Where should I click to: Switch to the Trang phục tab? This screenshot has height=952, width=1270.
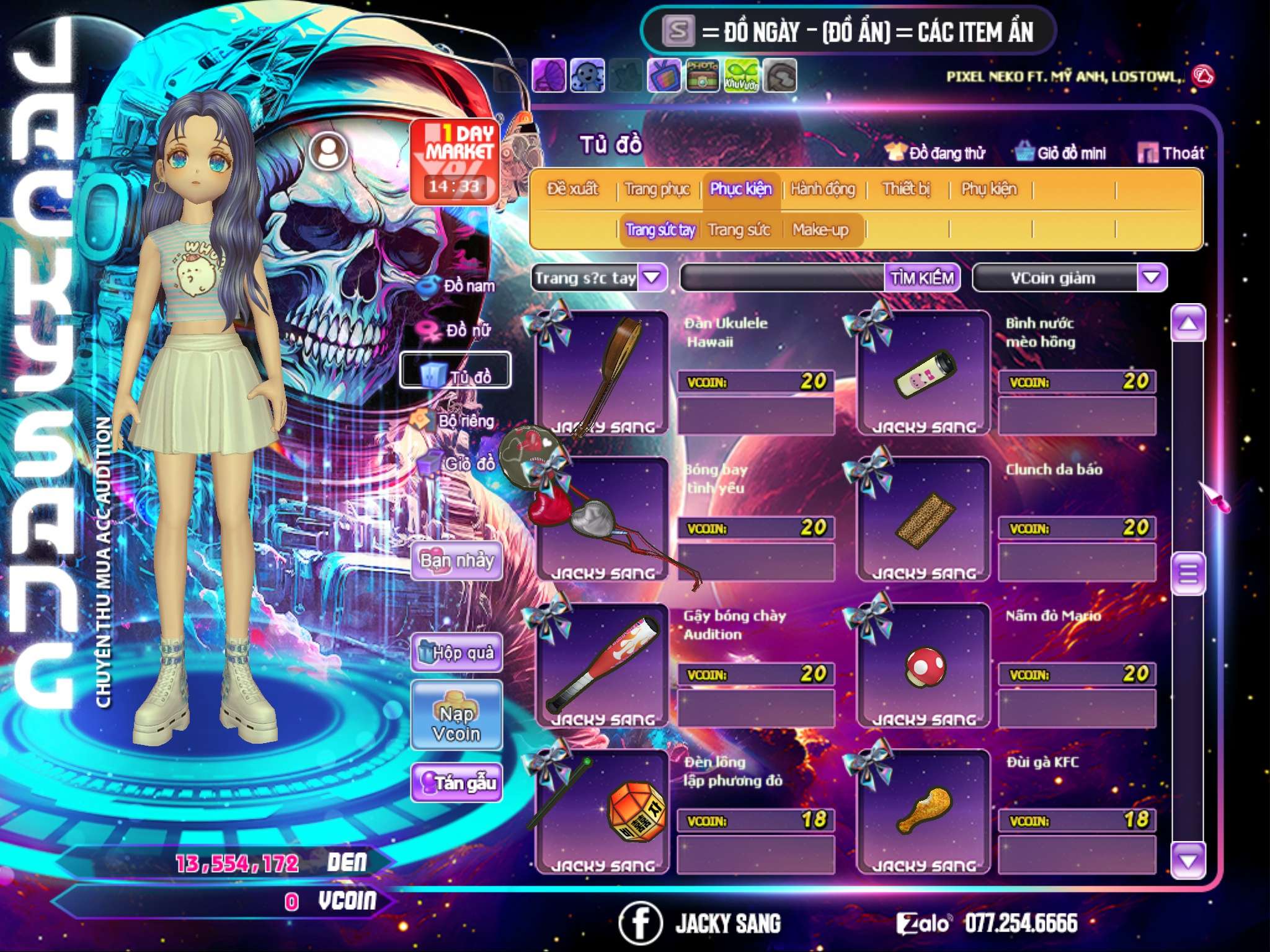click(x=657, y=189)
